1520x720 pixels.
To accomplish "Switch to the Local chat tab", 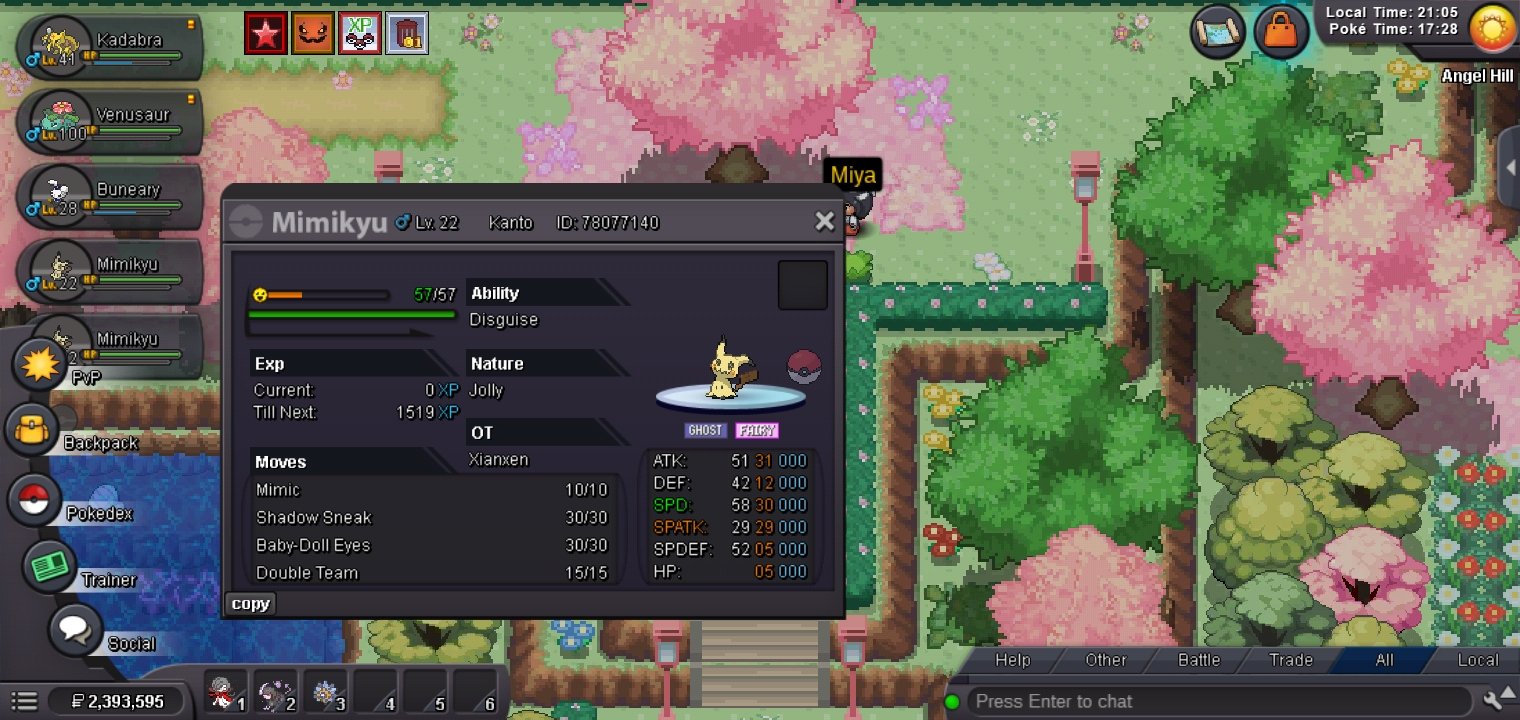I will click(1477, 660).
